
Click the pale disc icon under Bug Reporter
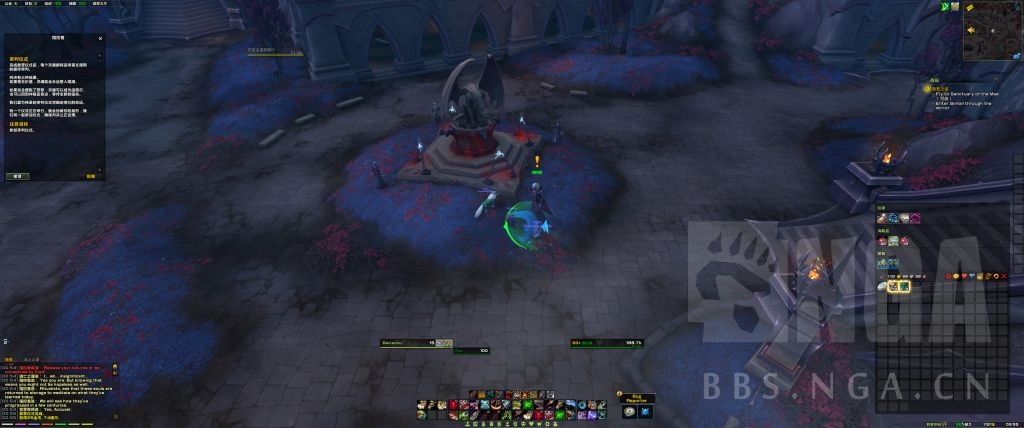click(x=629, y=411)
